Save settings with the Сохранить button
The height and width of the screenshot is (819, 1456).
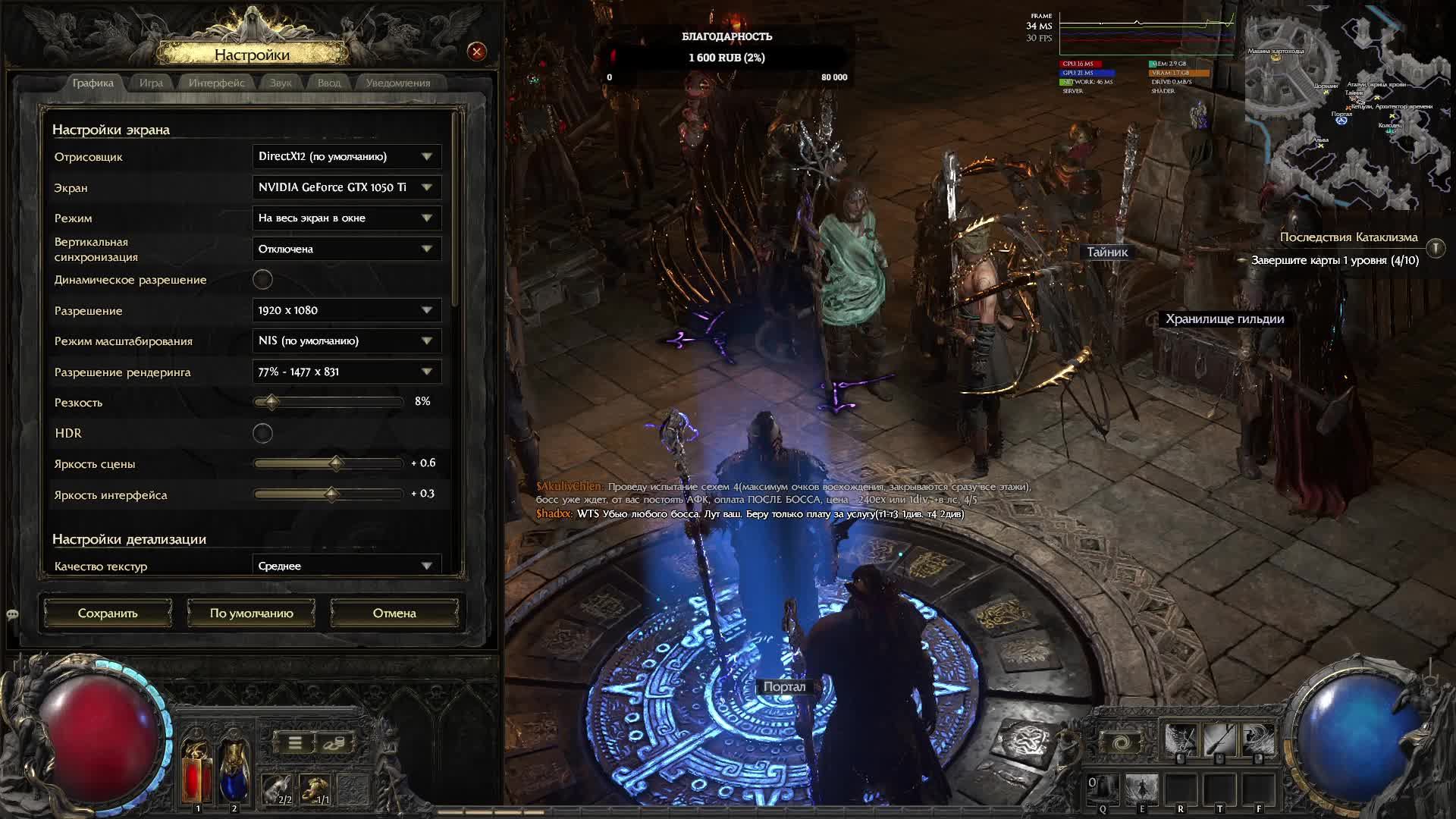[108, 613]
